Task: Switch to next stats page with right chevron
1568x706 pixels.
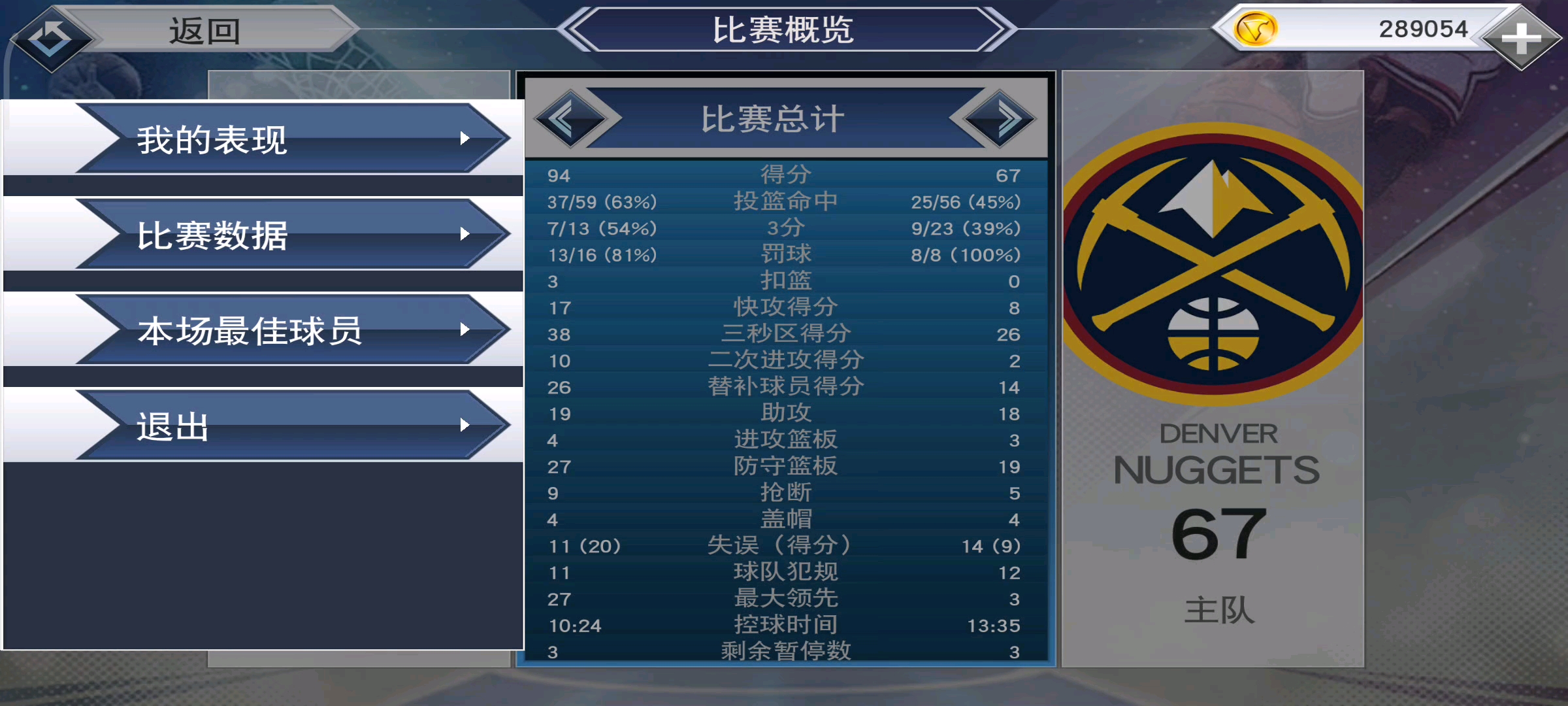Action: coord(1000,119)
